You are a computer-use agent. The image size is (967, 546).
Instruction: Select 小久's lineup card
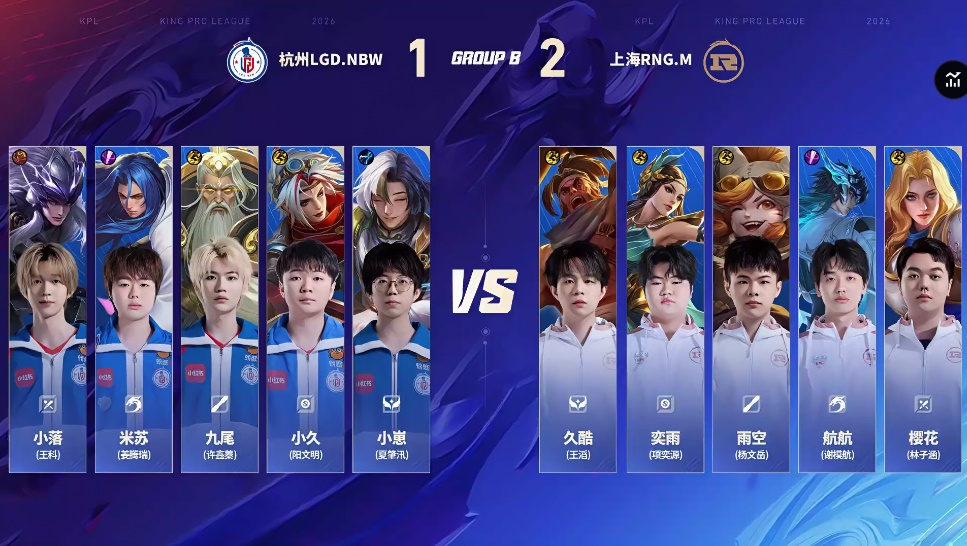pyautogui.click(x=305, y=309)
